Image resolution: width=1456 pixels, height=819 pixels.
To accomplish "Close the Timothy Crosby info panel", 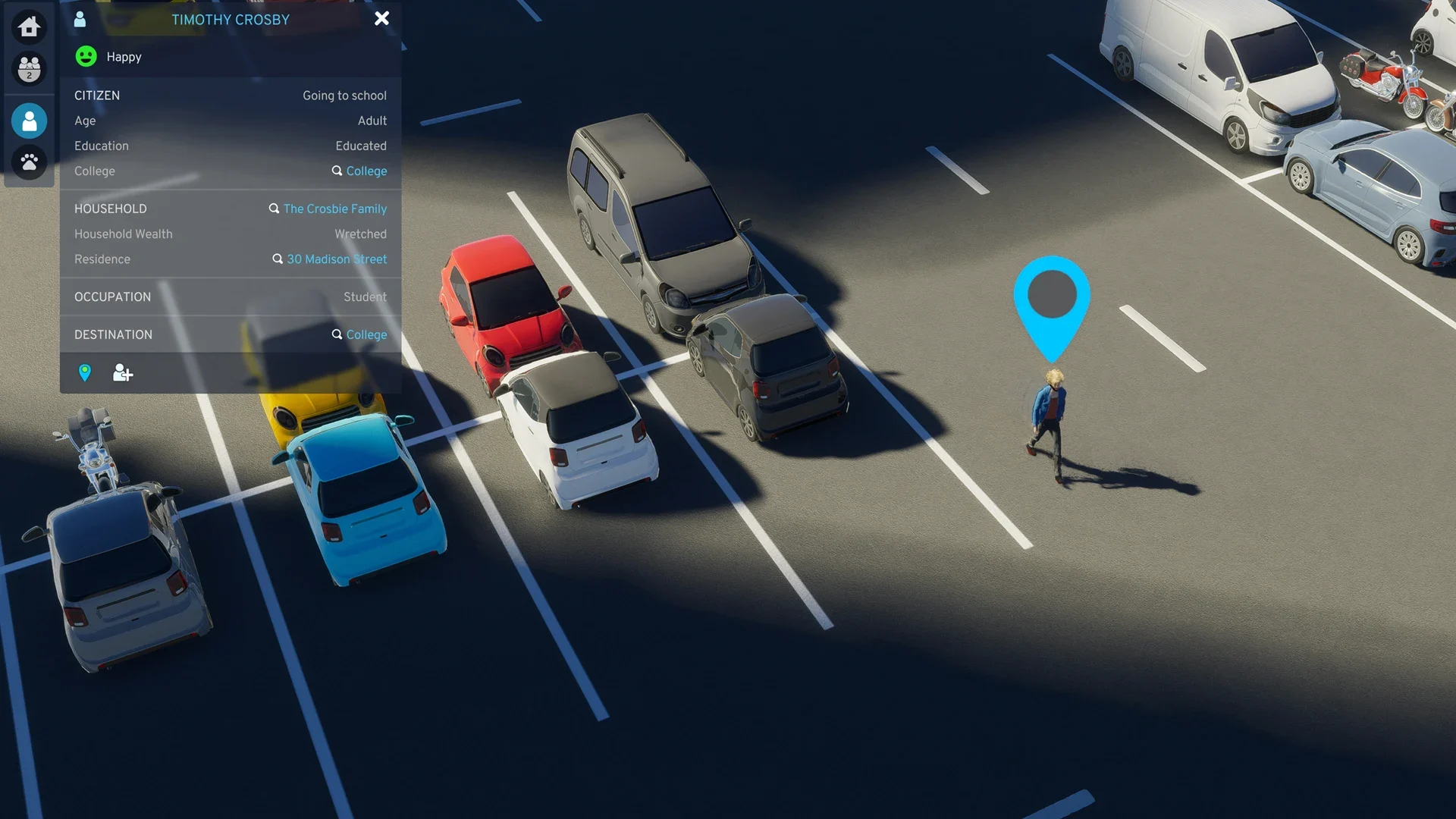I will tap(381, 19).
